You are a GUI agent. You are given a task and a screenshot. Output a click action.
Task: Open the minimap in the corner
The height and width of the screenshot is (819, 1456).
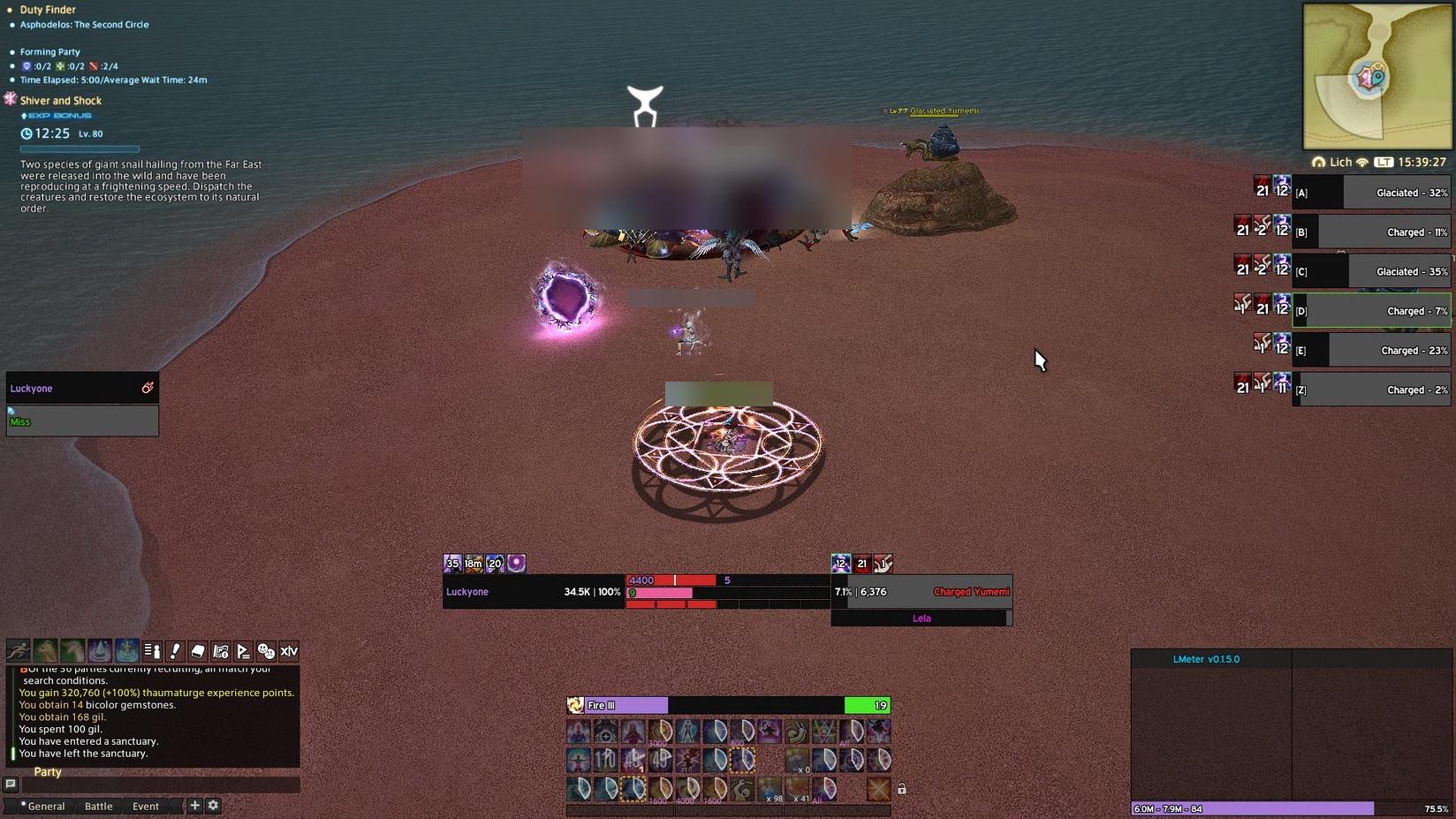tap(1376, 77)
